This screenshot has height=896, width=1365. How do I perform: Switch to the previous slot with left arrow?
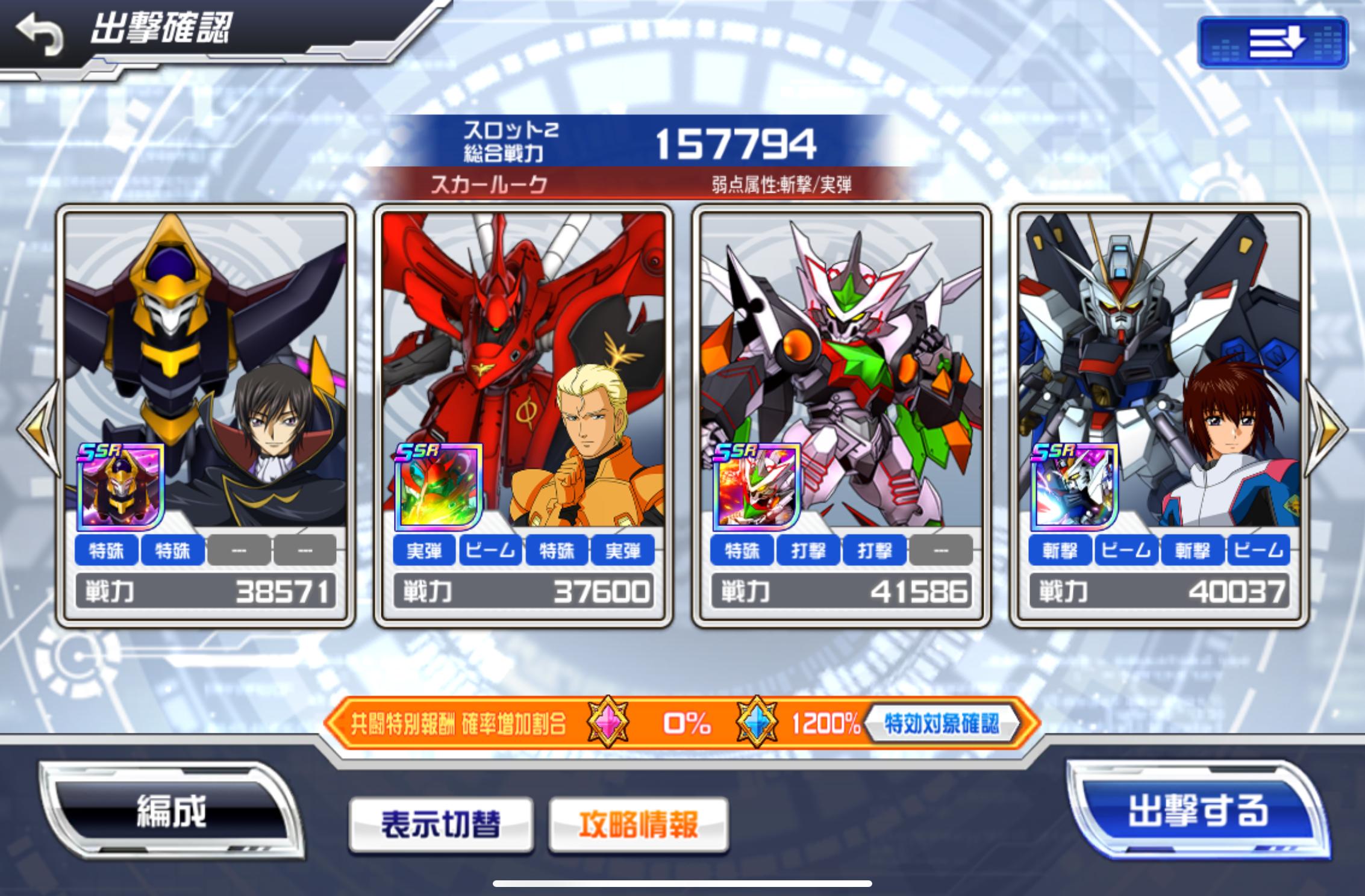[x=37, y=428]
